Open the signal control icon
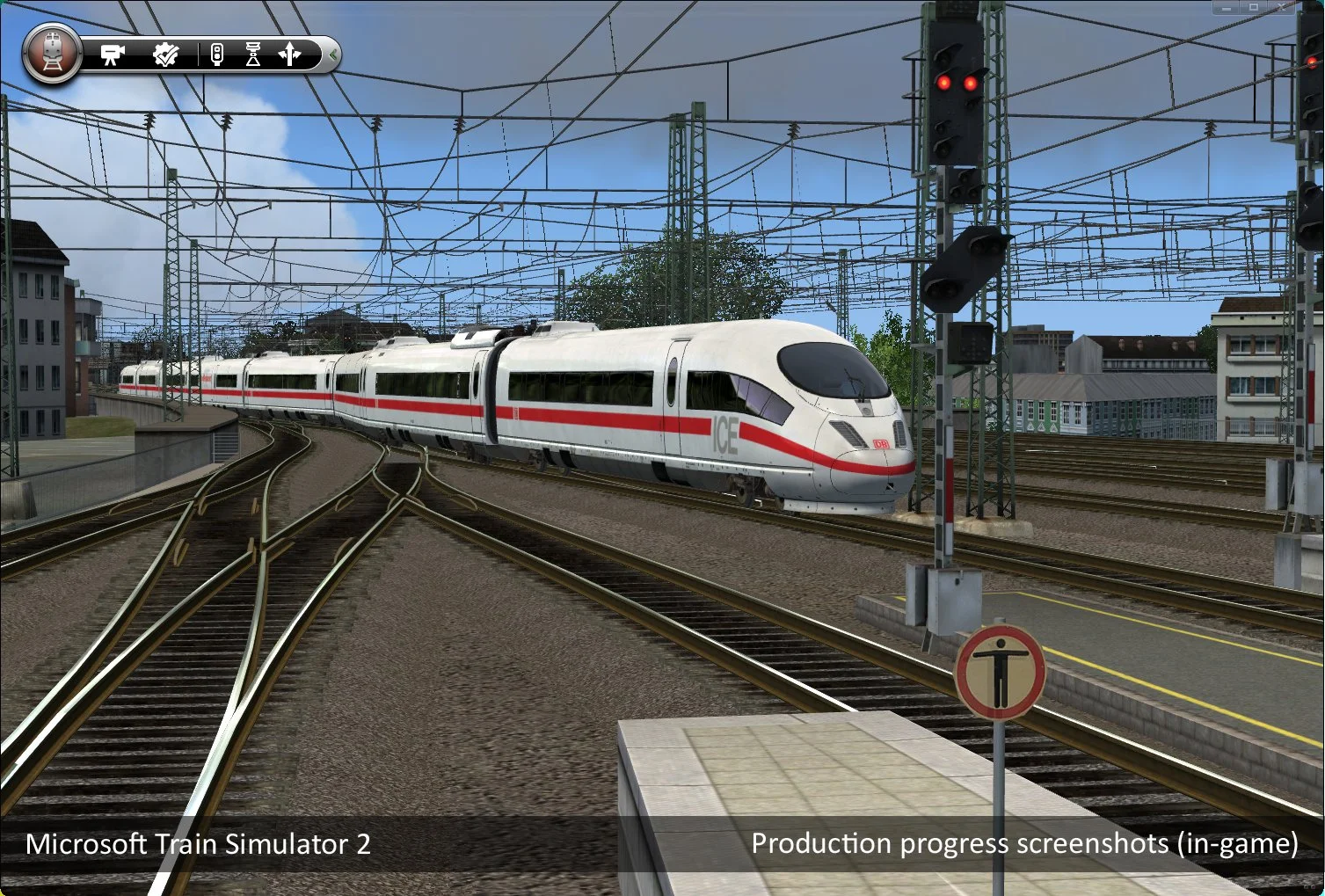 pos(217,55)
